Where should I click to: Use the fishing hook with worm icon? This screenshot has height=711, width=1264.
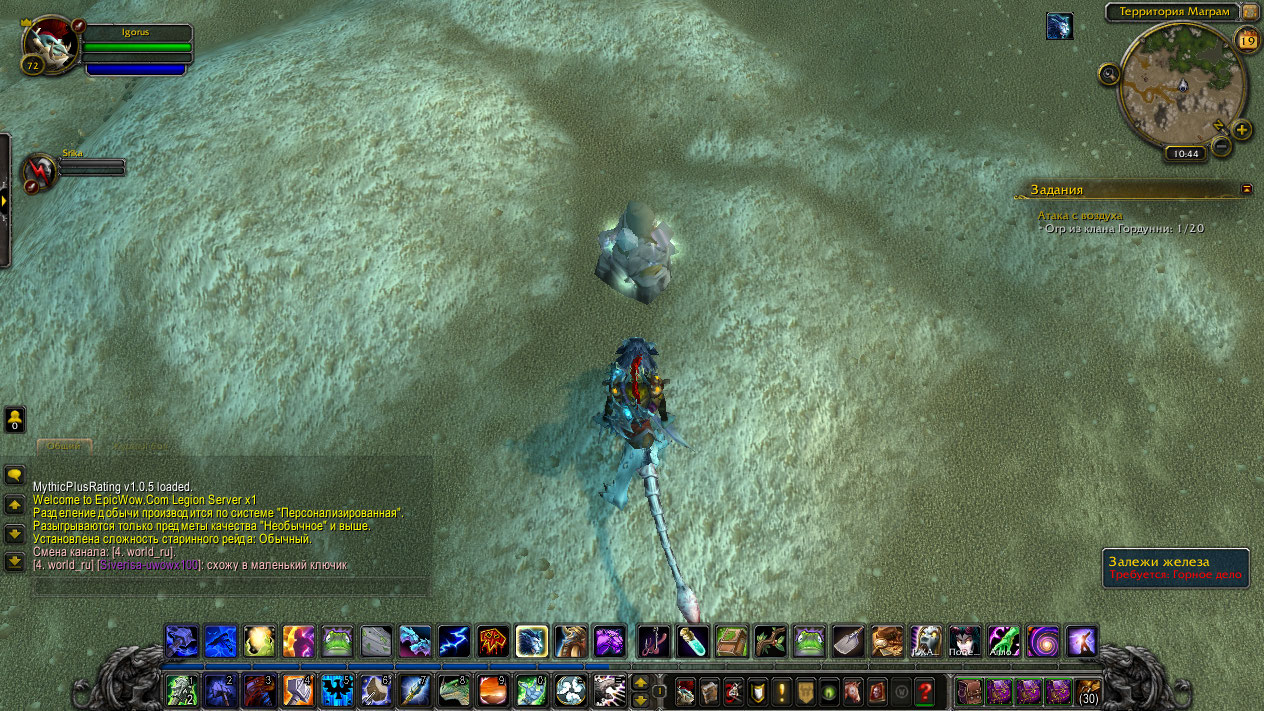click(x=654, y=641)
